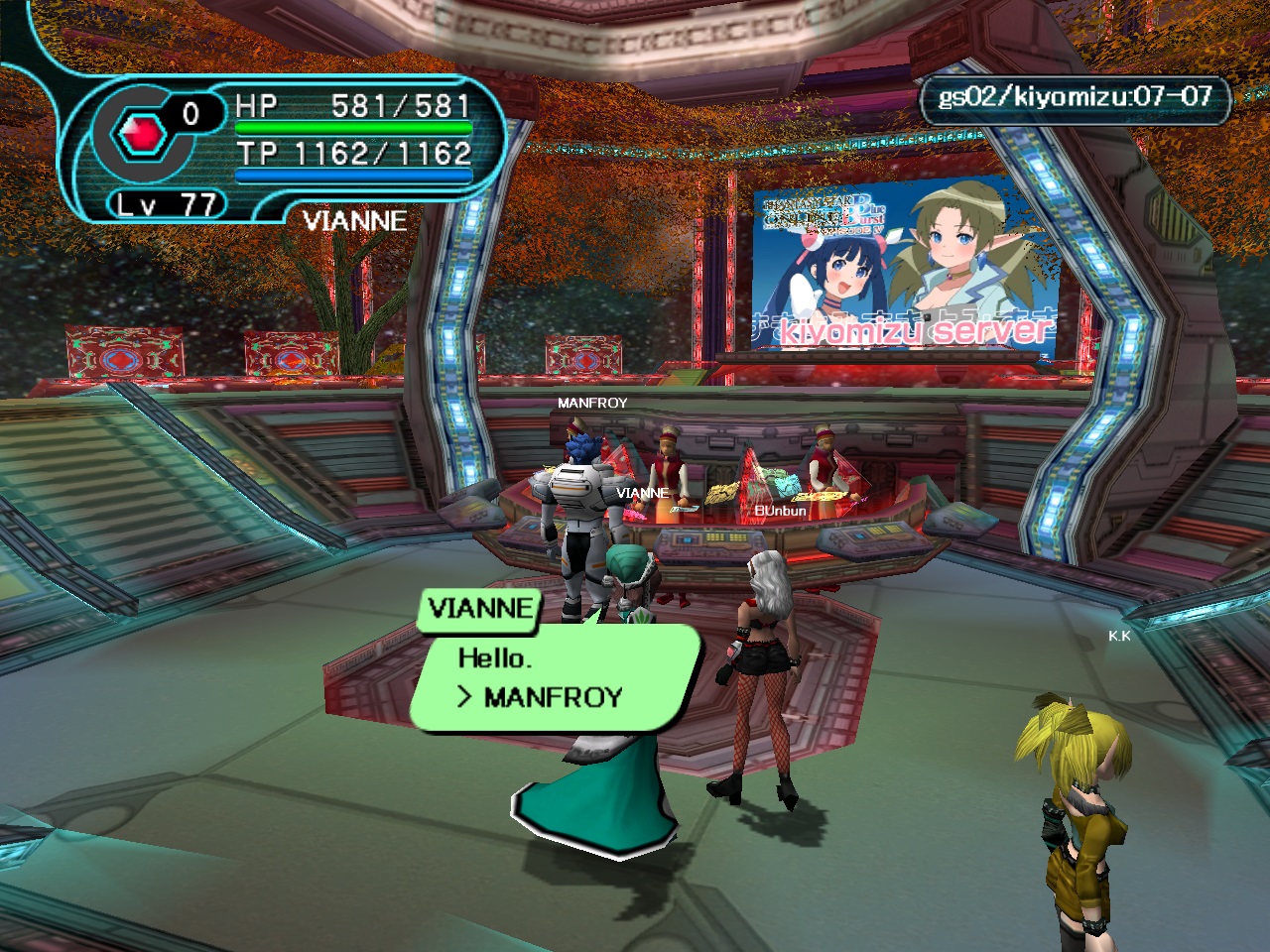Select the K.K player name tag
This screenshot has height=952, width=1270.
coord(1119,637)
